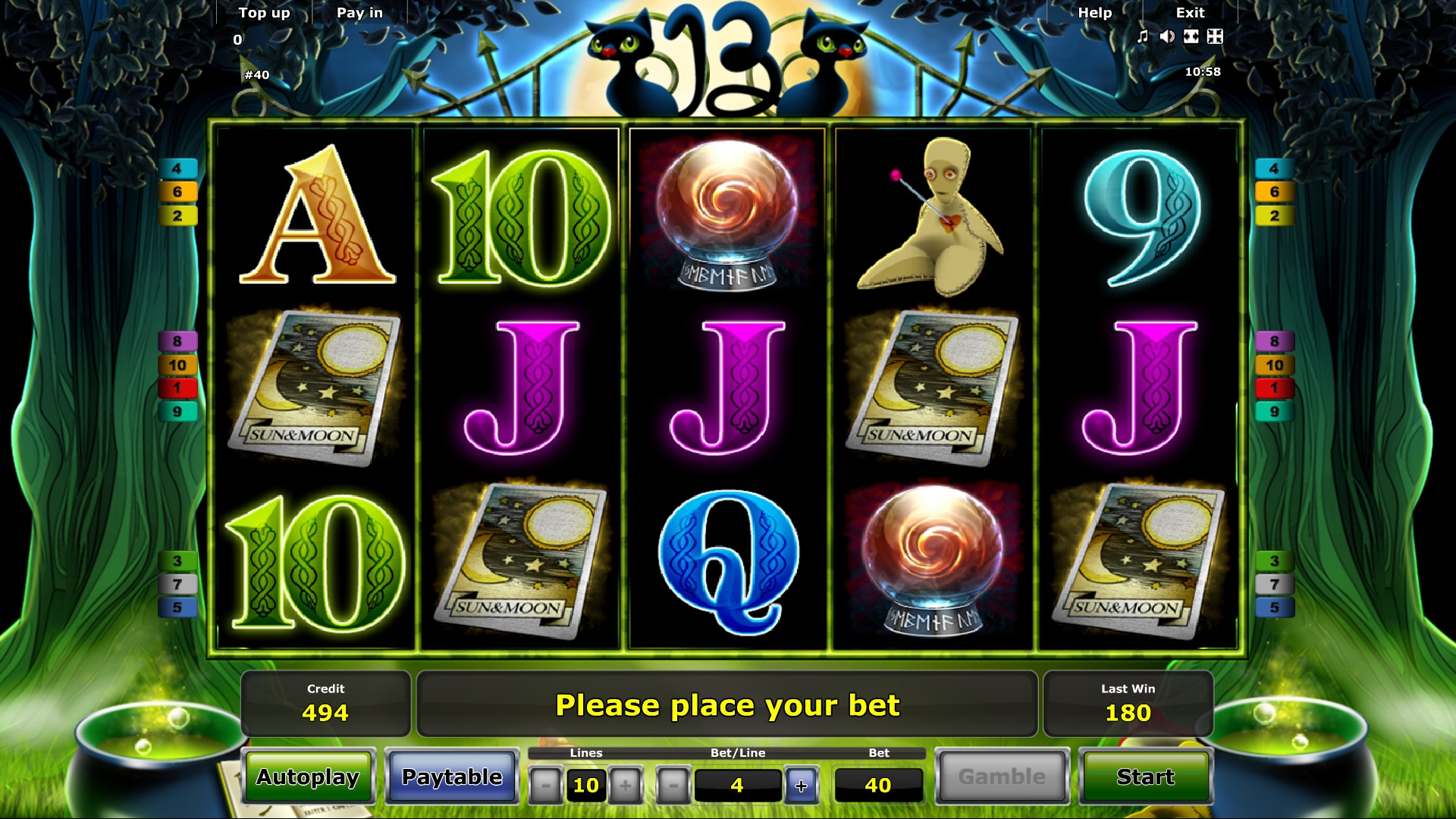
Task: Toggle the music note icon
Action: point(1143,36)
